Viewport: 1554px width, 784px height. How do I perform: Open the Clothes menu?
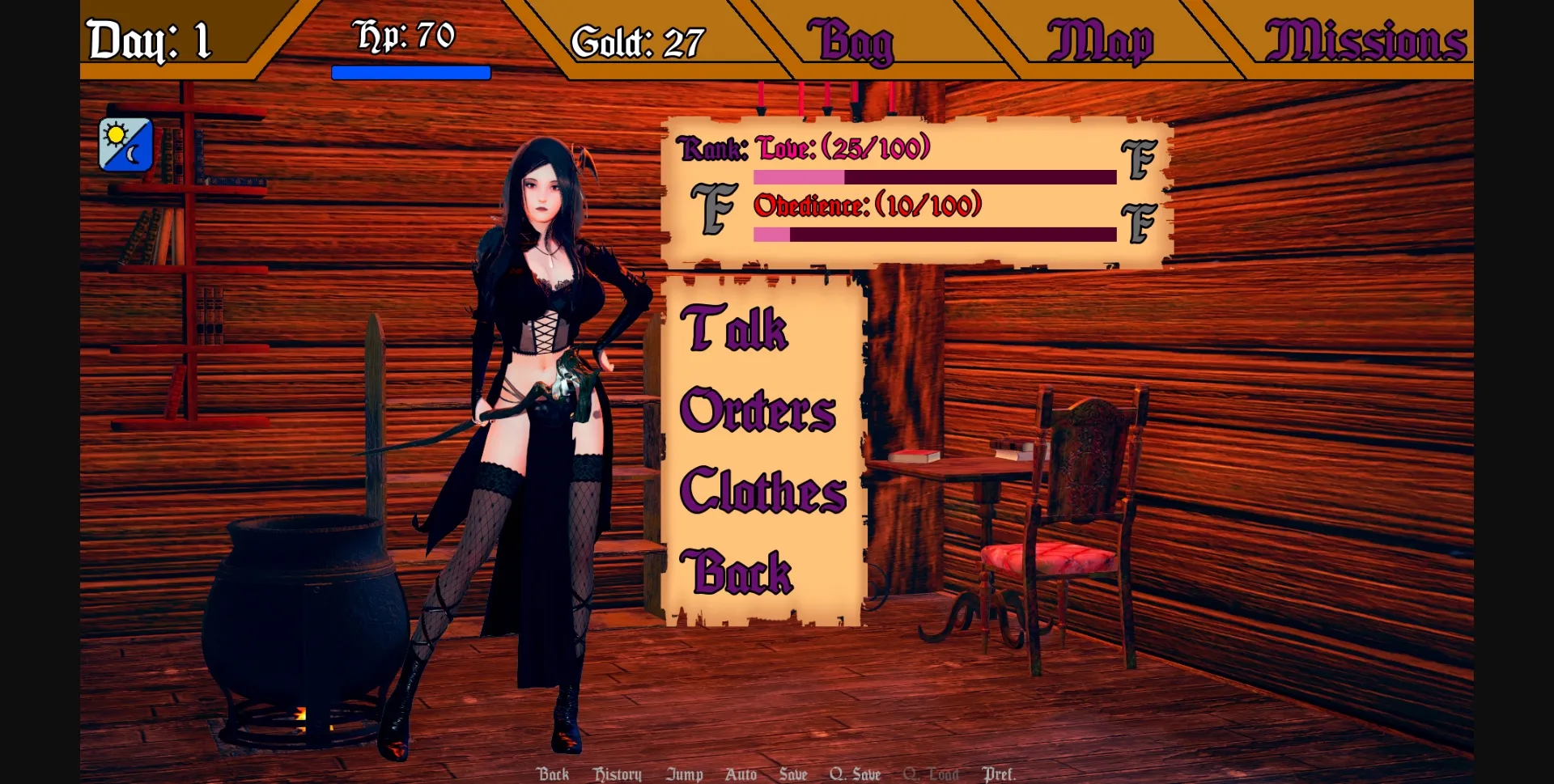point(764,489)
